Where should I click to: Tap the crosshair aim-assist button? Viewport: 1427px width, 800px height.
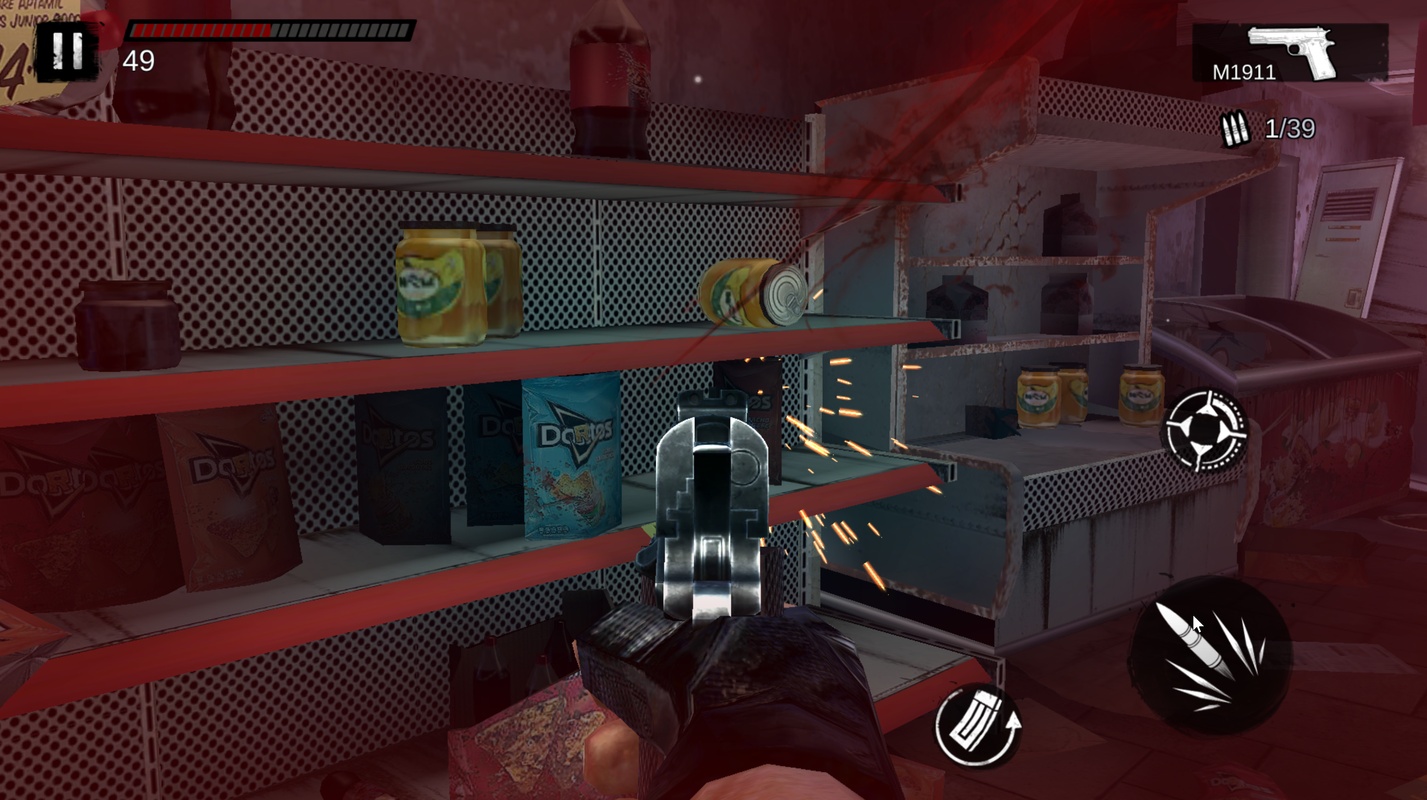(x=1207, y=429)
